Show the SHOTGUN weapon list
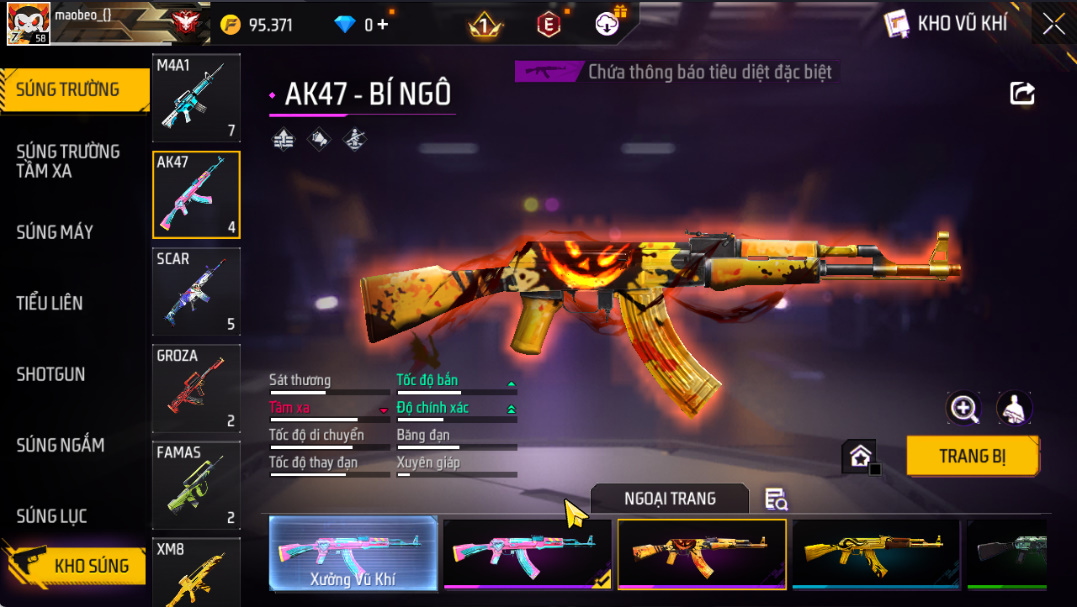Screen dimensions: 1077x607 pyautogui.click(x=51, y=374)
